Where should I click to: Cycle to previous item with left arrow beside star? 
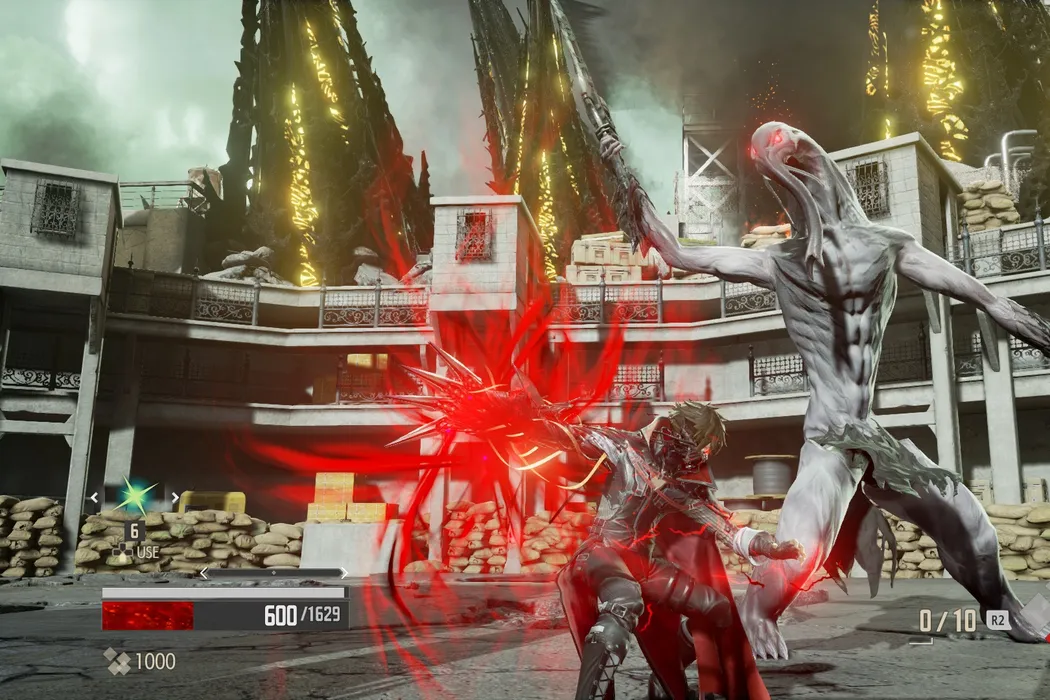95,496
